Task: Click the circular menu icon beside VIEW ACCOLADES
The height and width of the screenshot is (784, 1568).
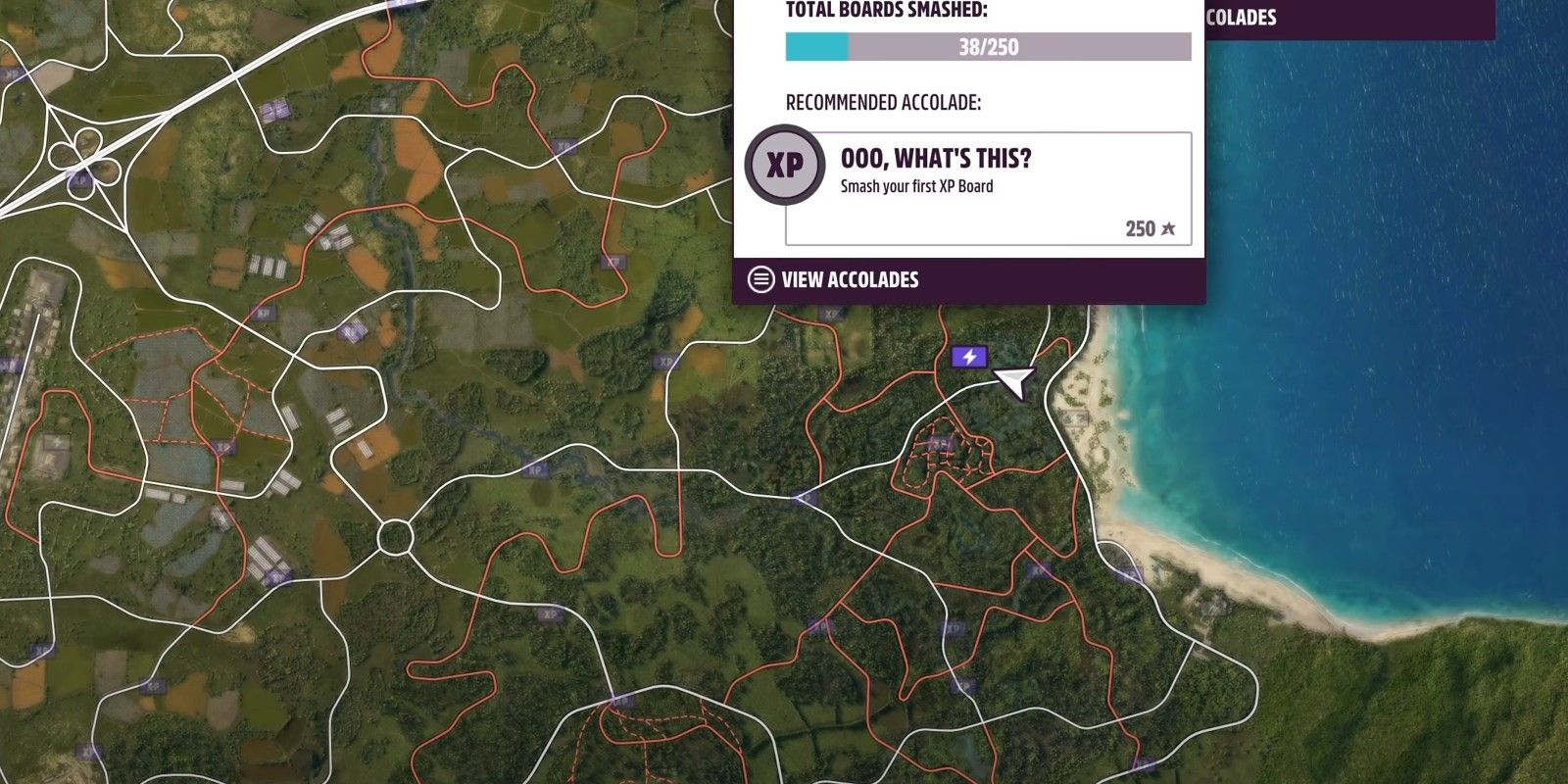Action: [x=759, y=279]
